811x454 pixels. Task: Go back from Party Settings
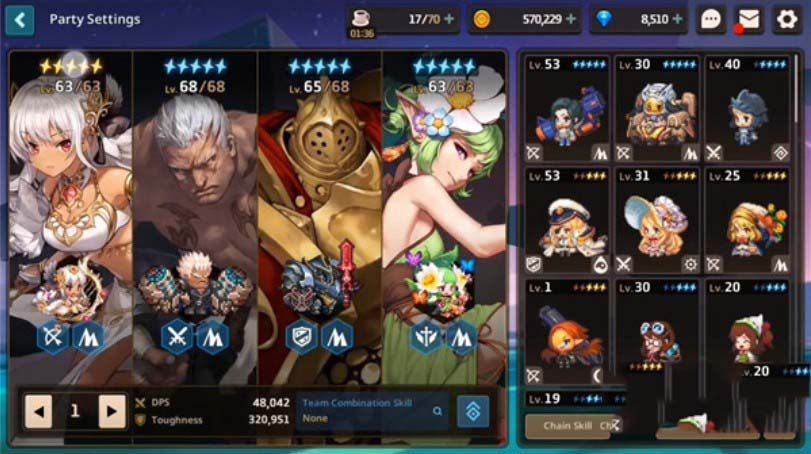click(x=19, y=19)
